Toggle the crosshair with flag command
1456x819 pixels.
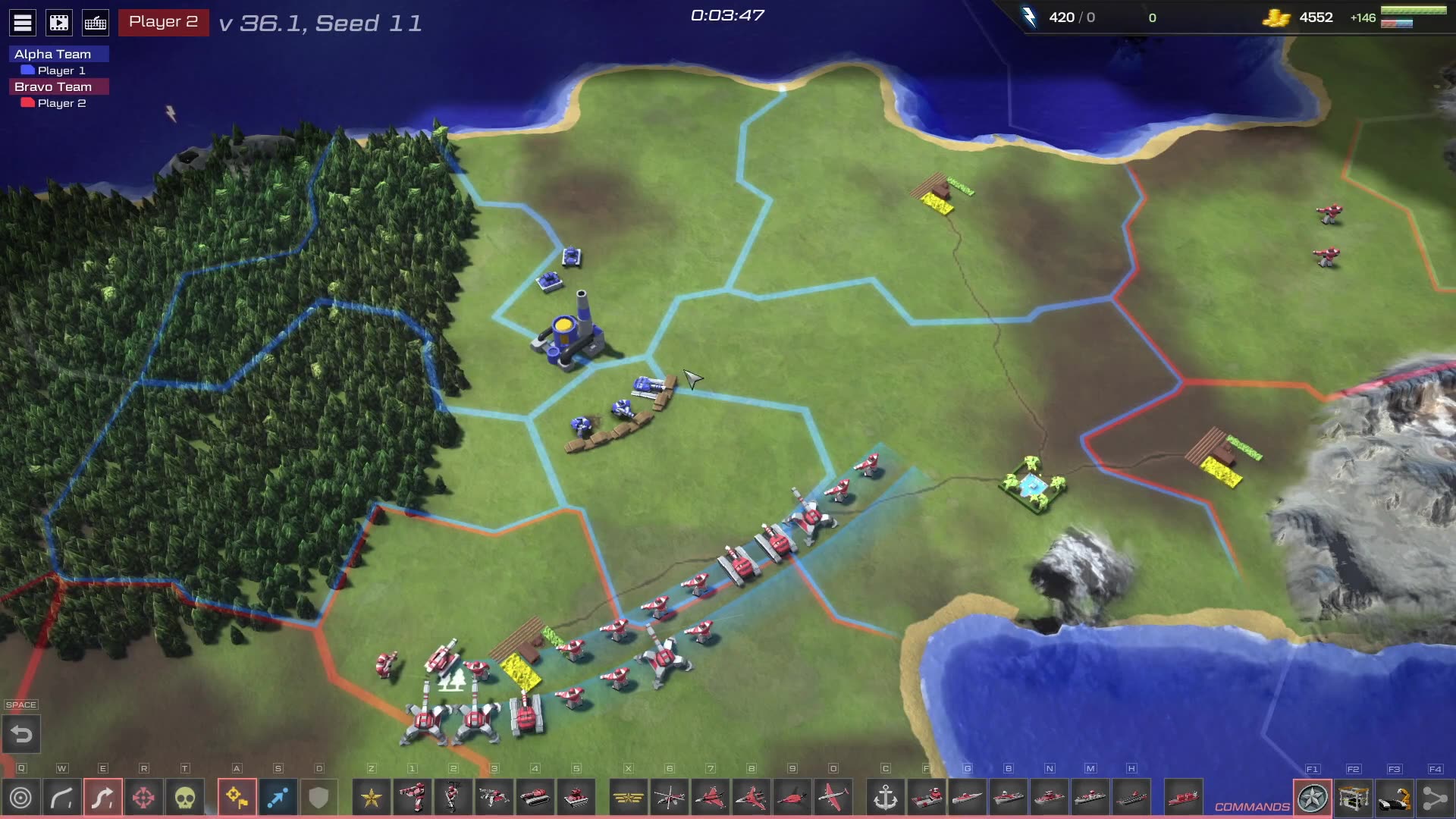coord(237,798)
